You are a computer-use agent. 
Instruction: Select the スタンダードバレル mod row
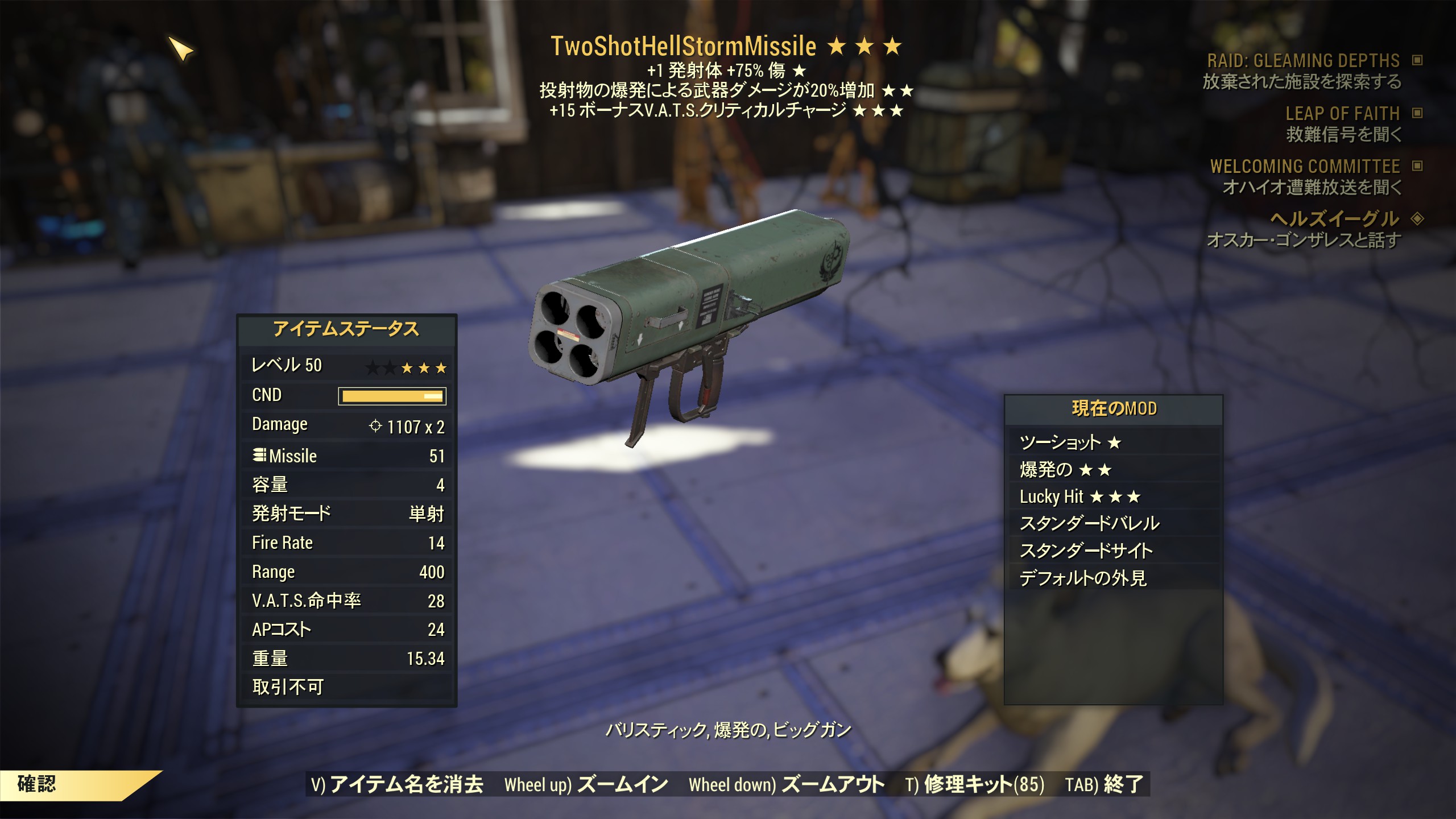[x=1113, y=523]
